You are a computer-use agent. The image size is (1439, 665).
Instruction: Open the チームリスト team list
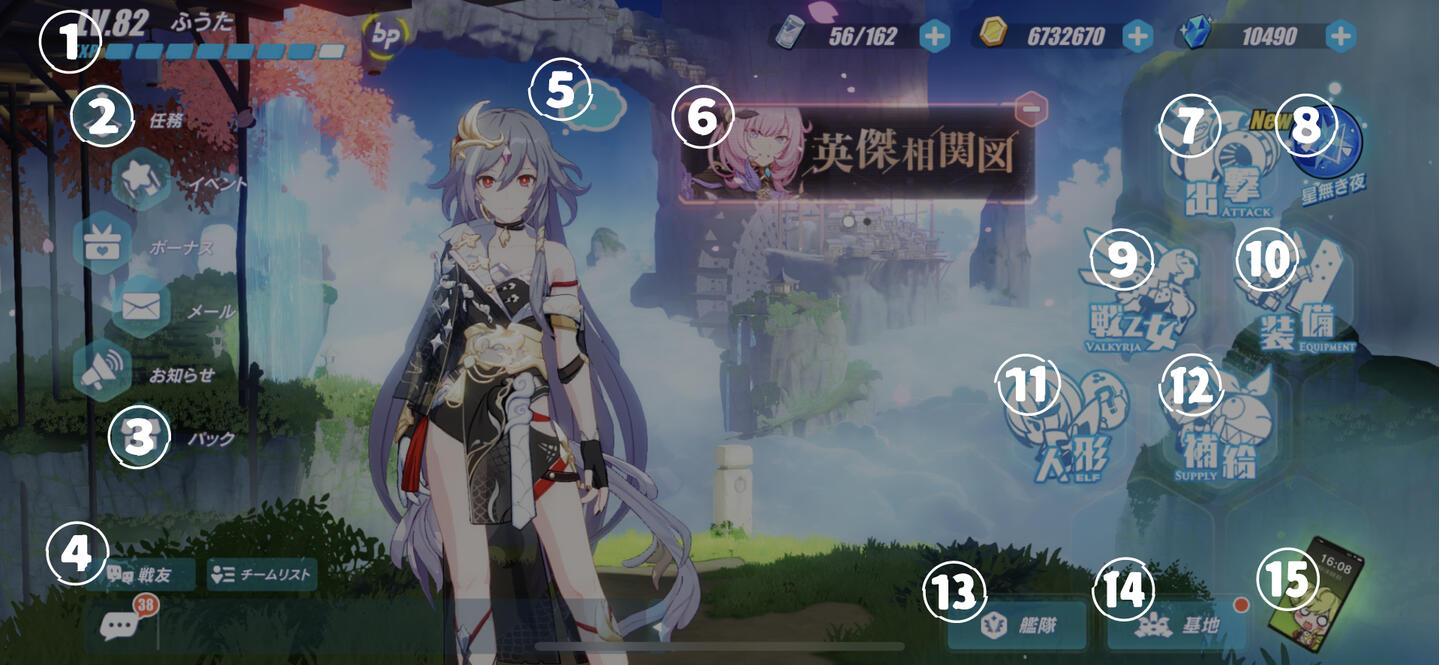(262, 575)
